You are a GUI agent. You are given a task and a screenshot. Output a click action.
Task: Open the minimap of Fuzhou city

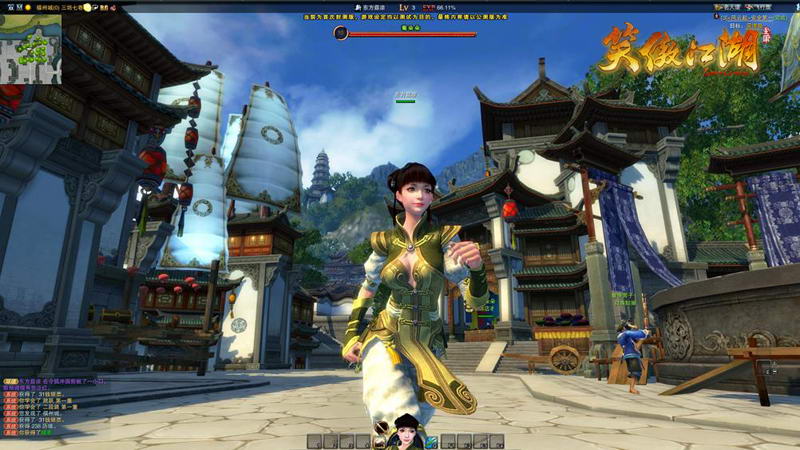click(x=31, y=43)
